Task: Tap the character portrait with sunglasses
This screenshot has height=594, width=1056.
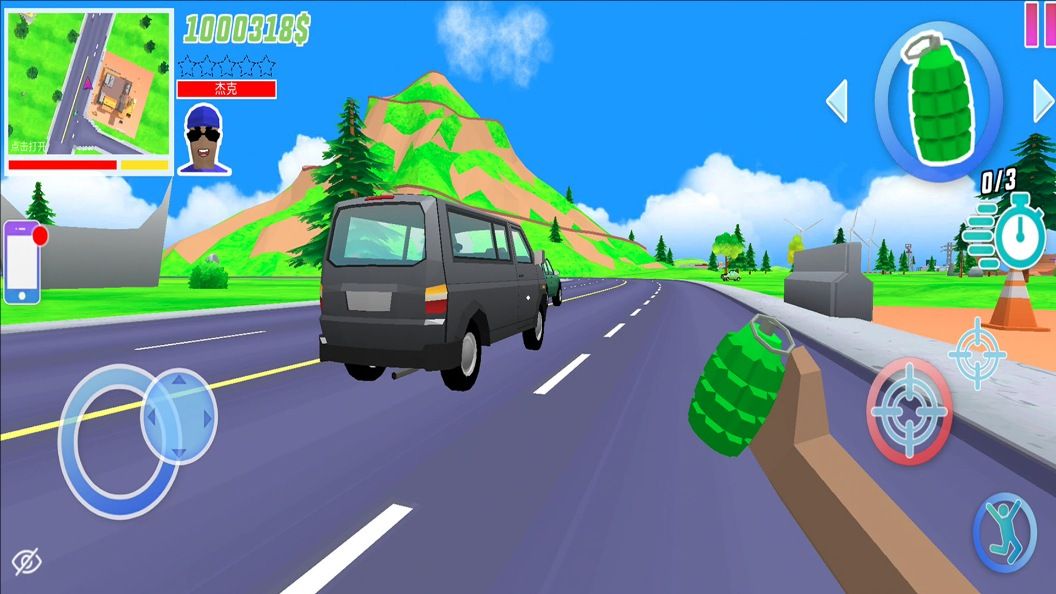Action: pos(205,138)
